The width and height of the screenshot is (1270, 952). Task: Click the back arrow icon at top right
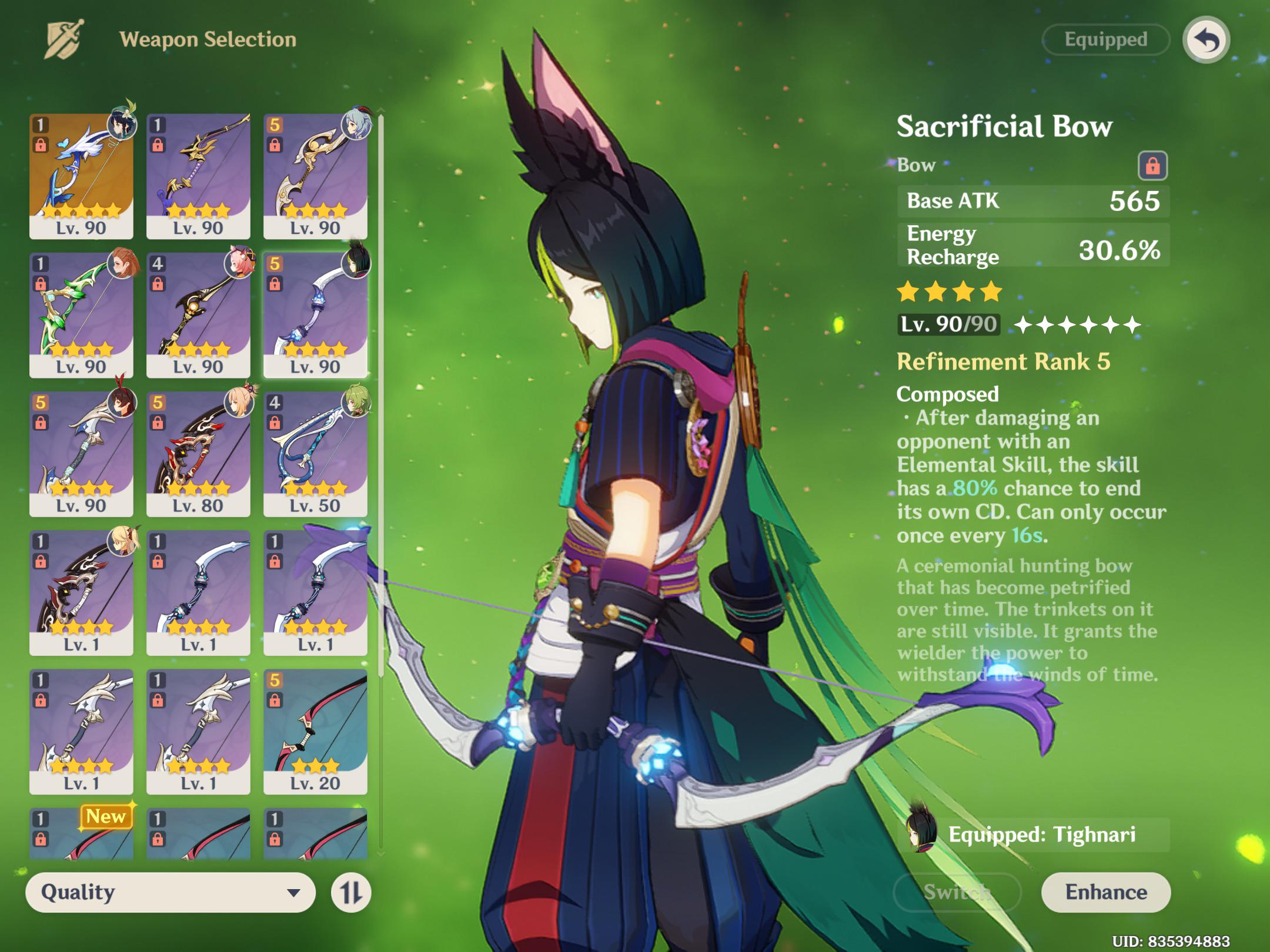(x=1206, y=40)
